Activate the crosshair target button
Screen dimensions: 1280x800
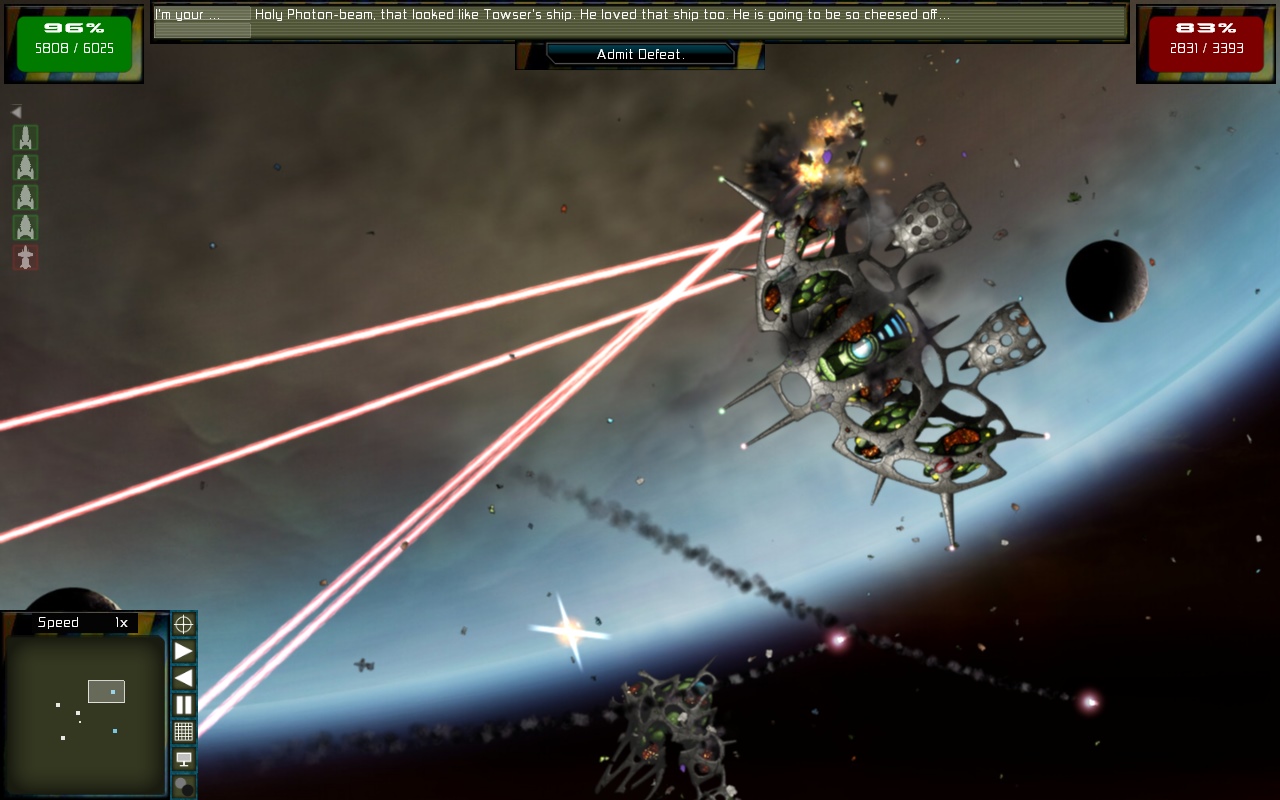(x=184, y=625)
